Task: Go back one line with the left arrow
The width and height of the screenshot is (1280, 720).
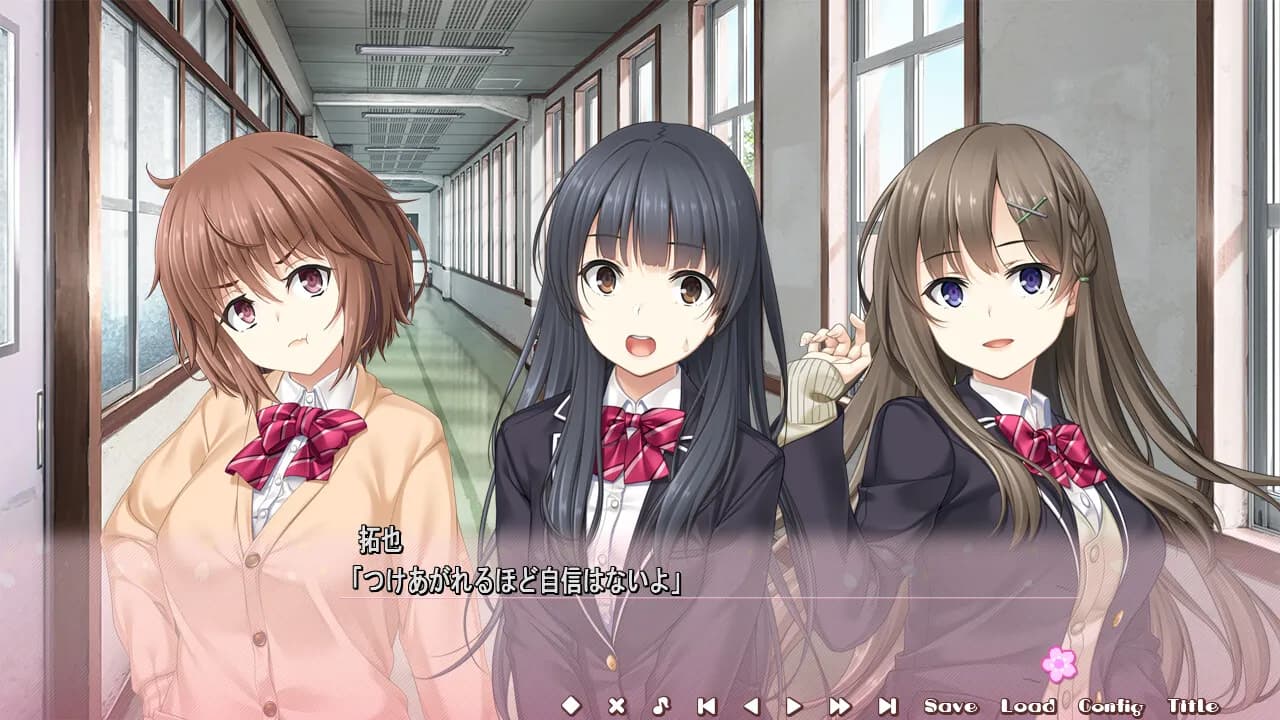Action: [x=750, y=706]
